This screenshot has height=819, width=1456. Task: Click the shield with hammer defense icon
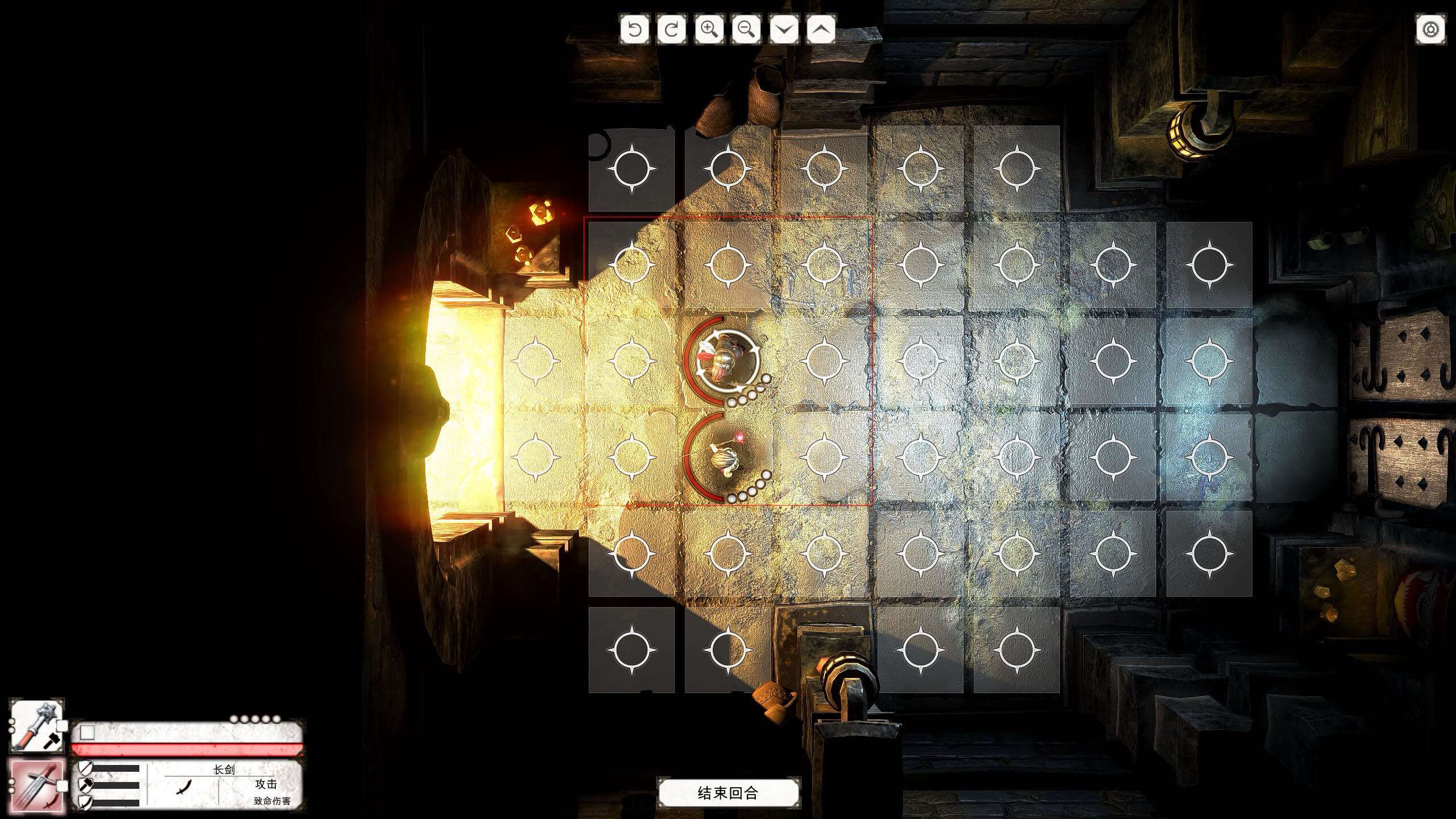coord(85,787)
